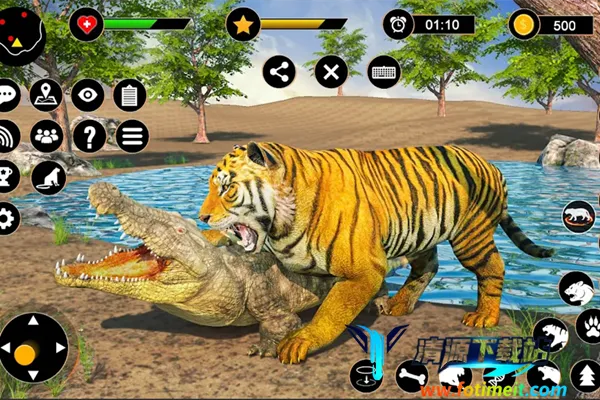Open the chat speech bubble
Viewport: 600px width, 400px height.
tap(8, 96)
